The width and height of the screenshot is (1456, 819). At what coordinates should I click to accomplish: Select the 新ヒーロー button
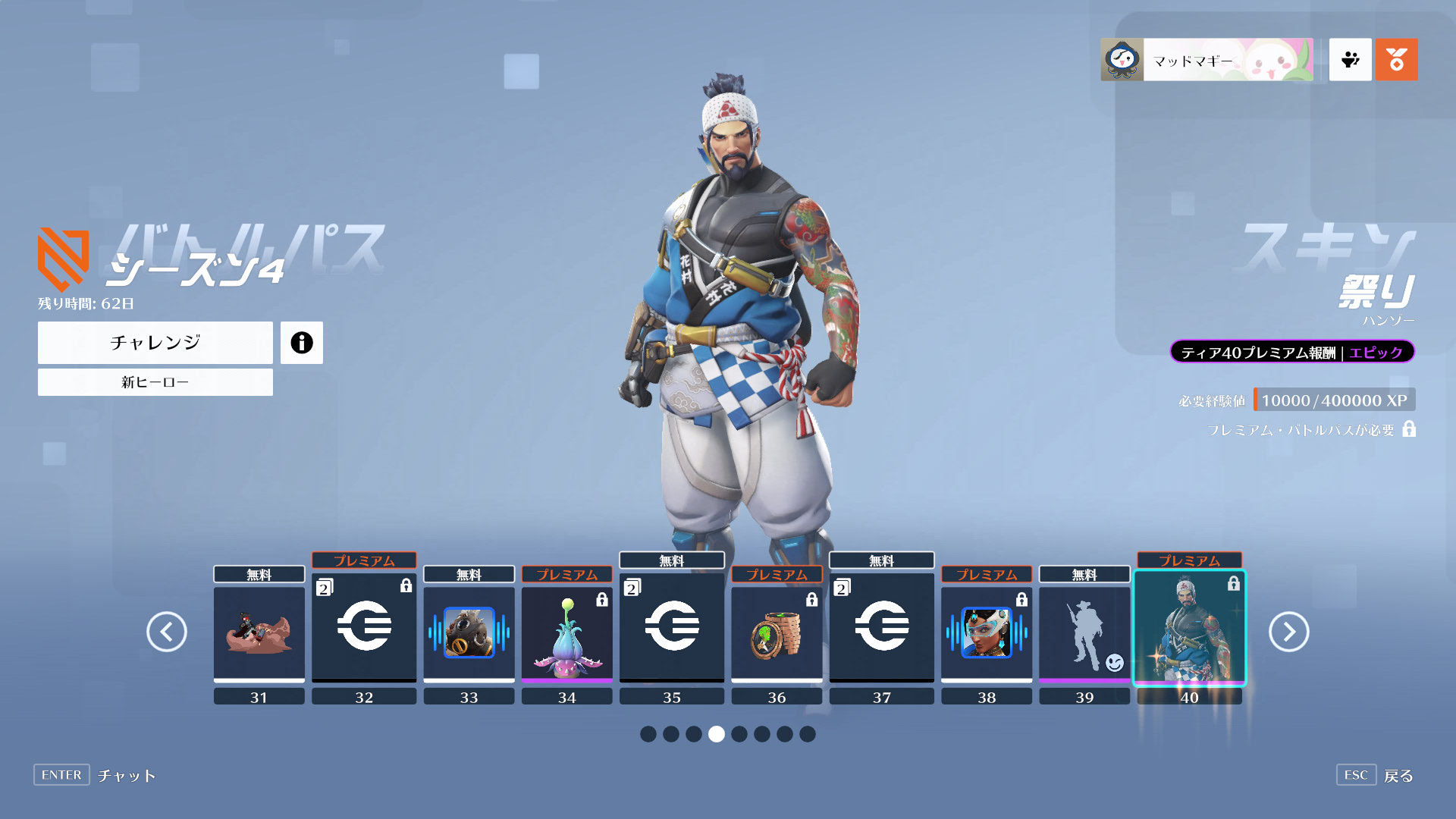pyautogui.click(x=155, y=382)
